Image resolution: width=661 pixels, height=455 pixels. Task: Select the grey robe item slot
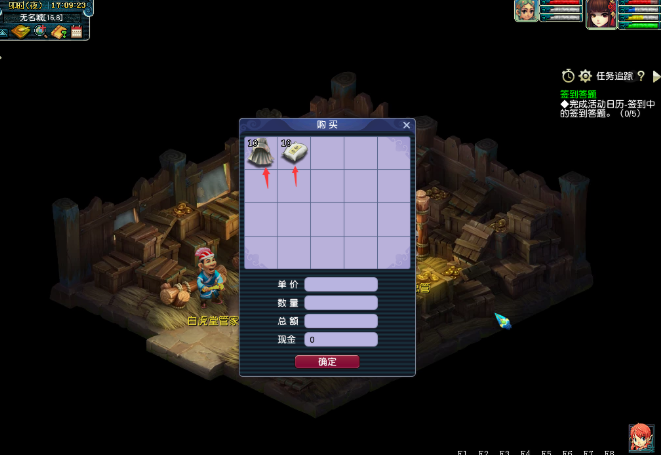[x=261, y=153]
